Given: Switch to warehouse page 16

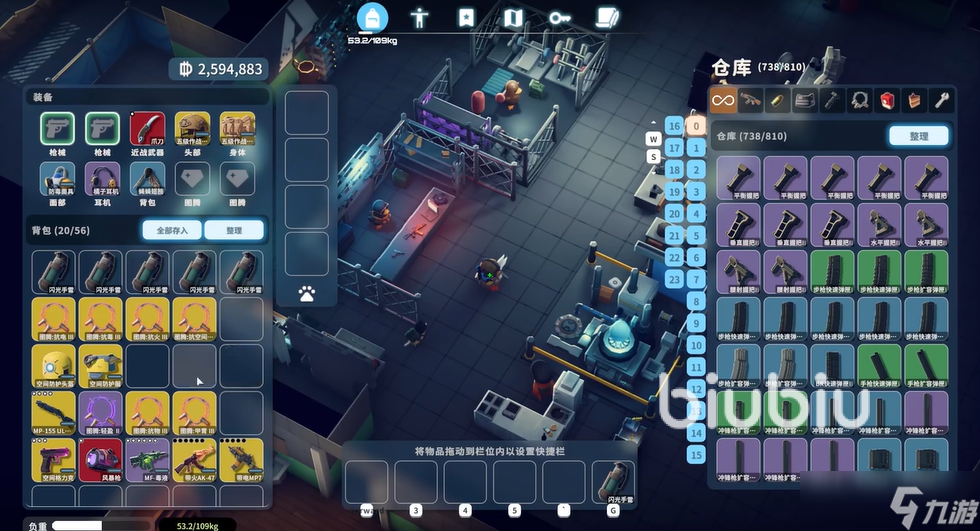Looking at the screenshot, I should 674,126.
